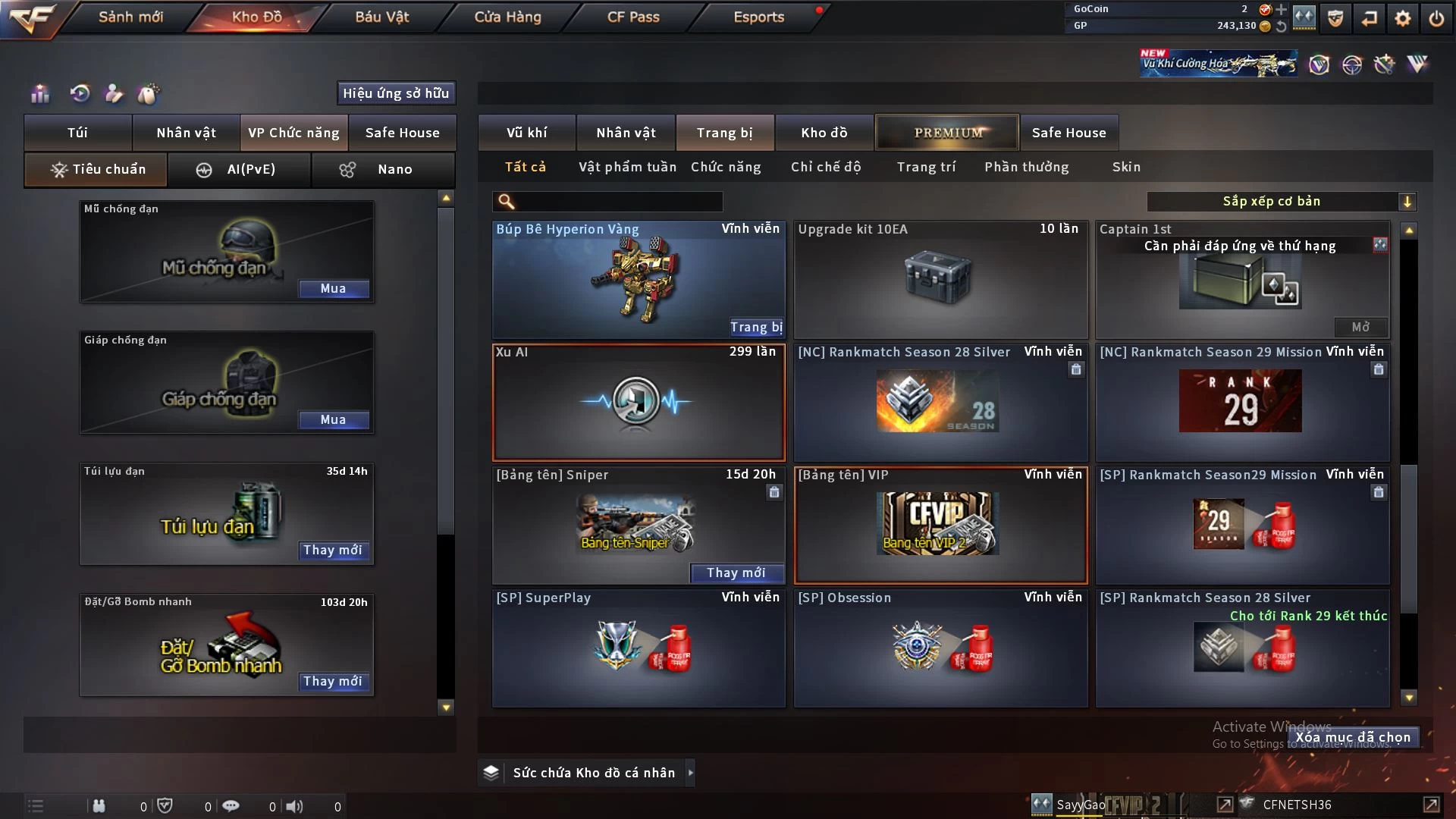Screen dimensions: 1456x819
Task: Renew the Túi lựu đạn item
Action: coord(333,551)
